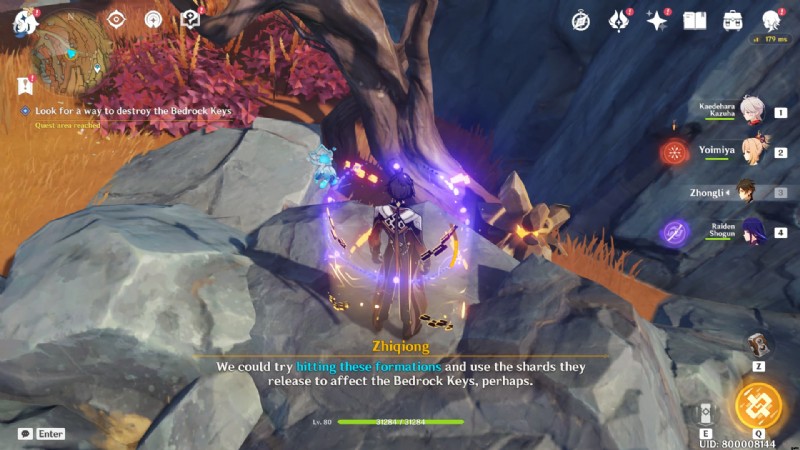The width and height of the screenshot is (800, 450).
Task: Open the Adventurer Handbook book icon
Action: coord(695,20)
